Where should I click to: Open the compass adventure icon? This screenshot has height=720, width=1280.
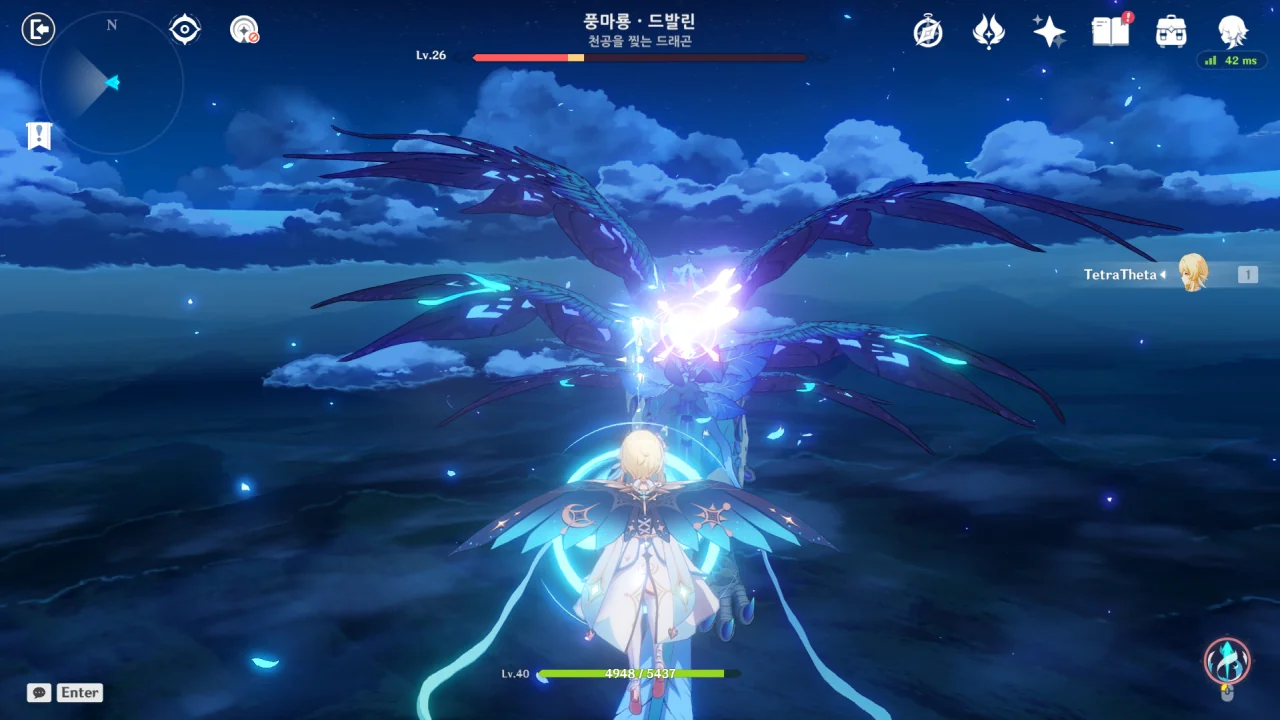click(x=928, y=32)
